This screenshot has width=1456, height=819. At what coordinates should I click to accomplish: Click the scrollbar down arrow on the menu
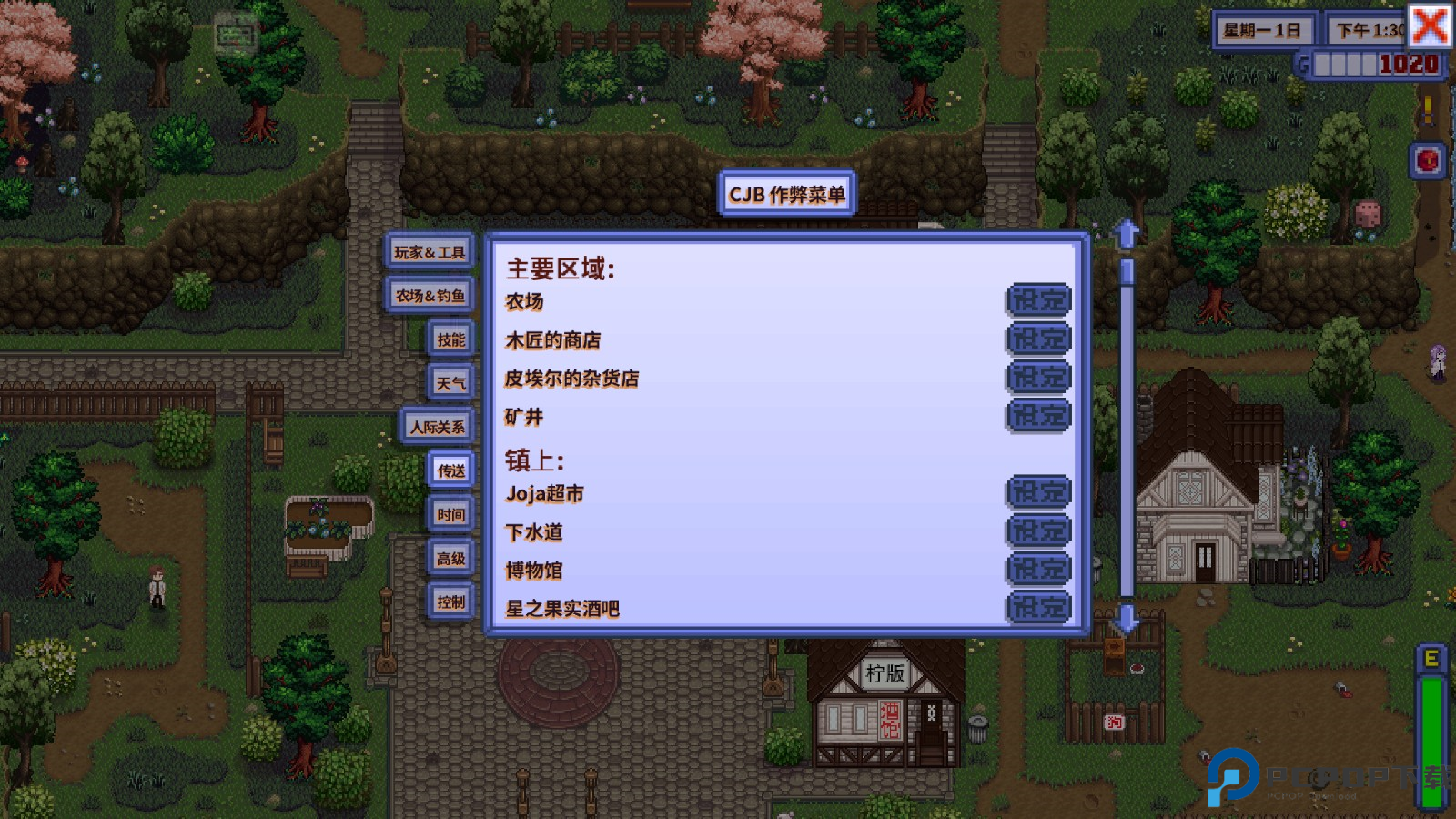click(1127, 621)
